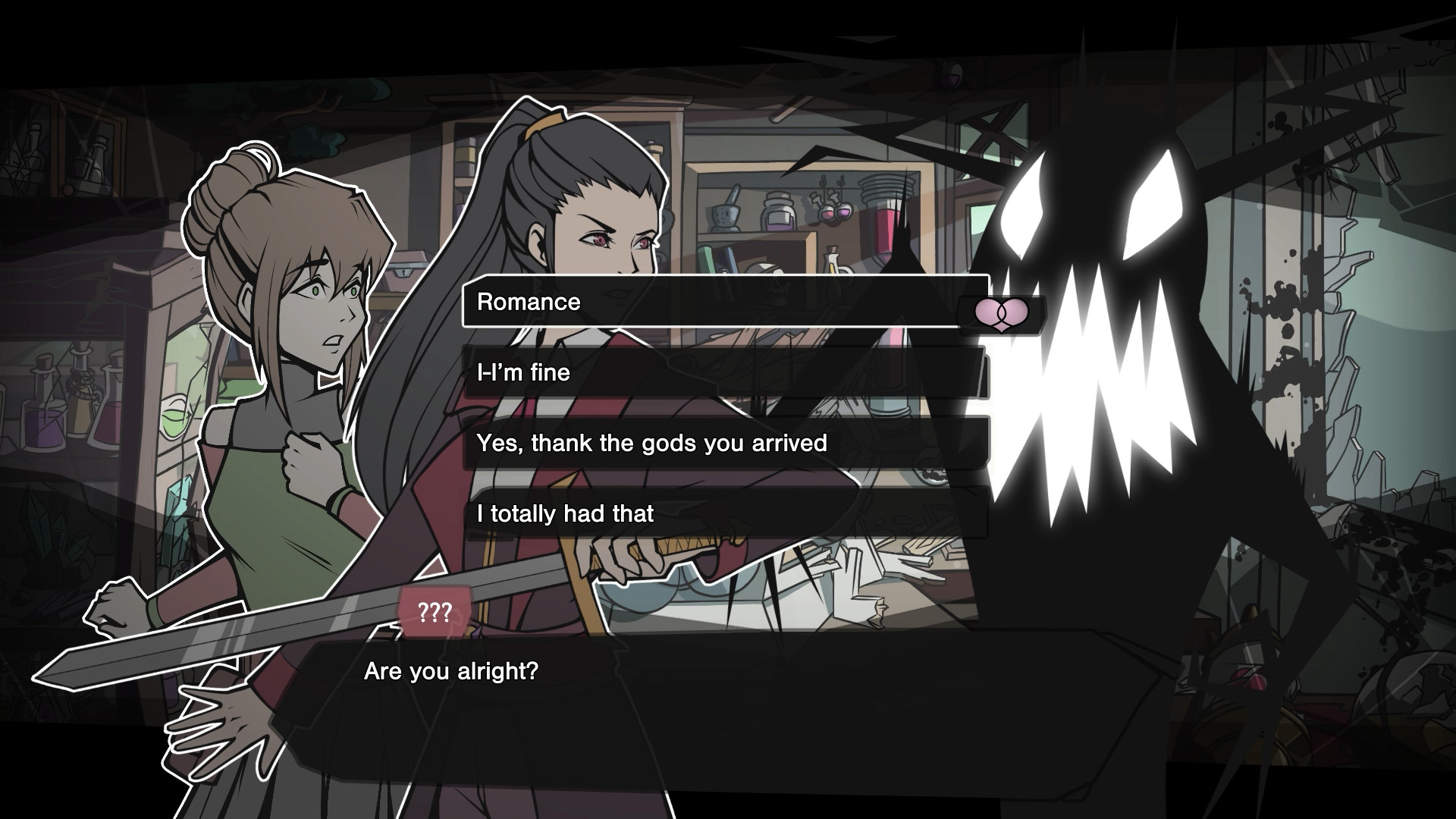Click the 'Are you alright?' dialogue text
Image resolution: width=1456 pixels, height=819 pixels.
pos(452,670)
